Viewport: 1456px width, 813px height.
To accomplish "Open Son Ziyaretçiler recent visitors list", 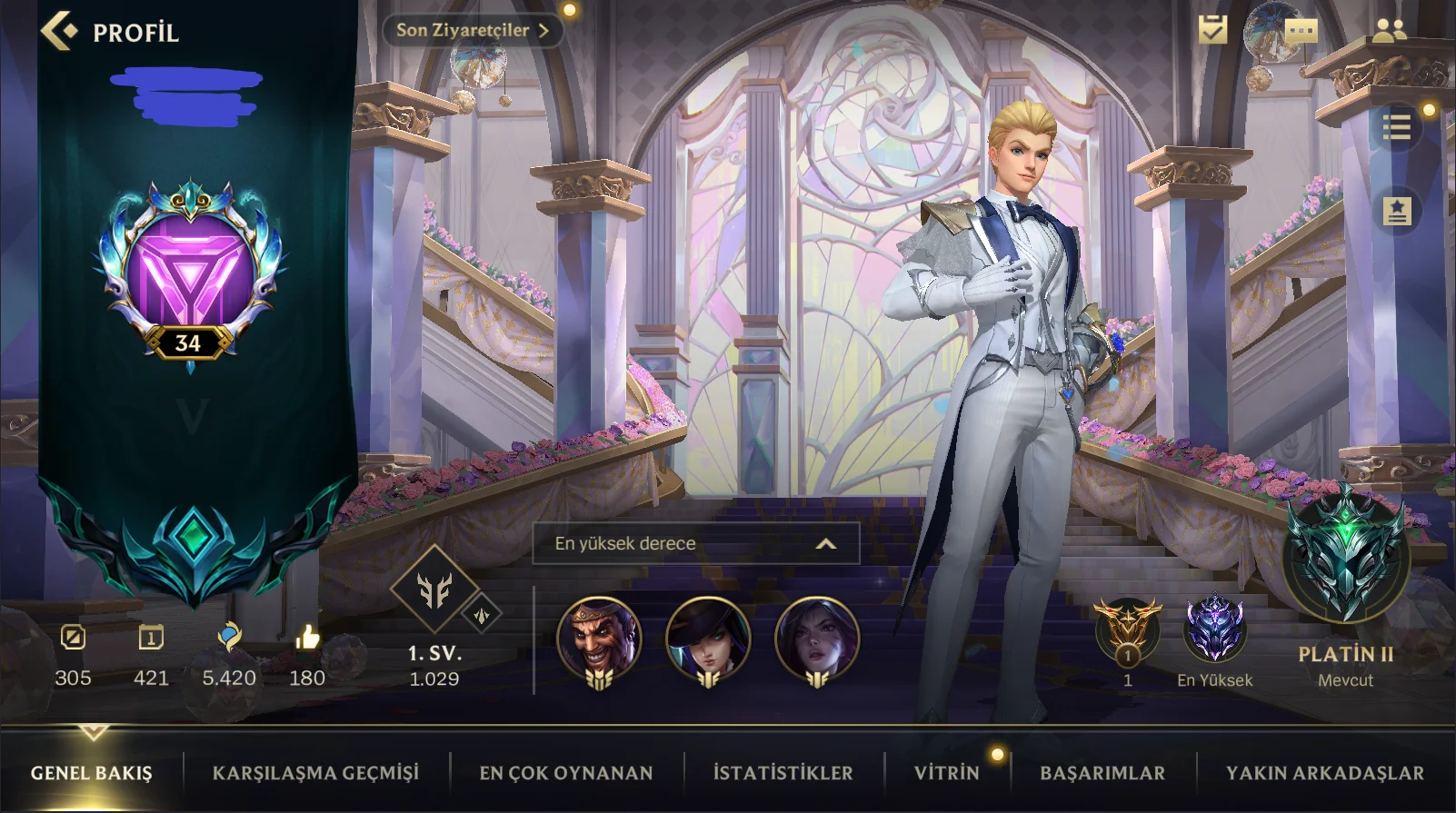I will click(x=472, y=30).
